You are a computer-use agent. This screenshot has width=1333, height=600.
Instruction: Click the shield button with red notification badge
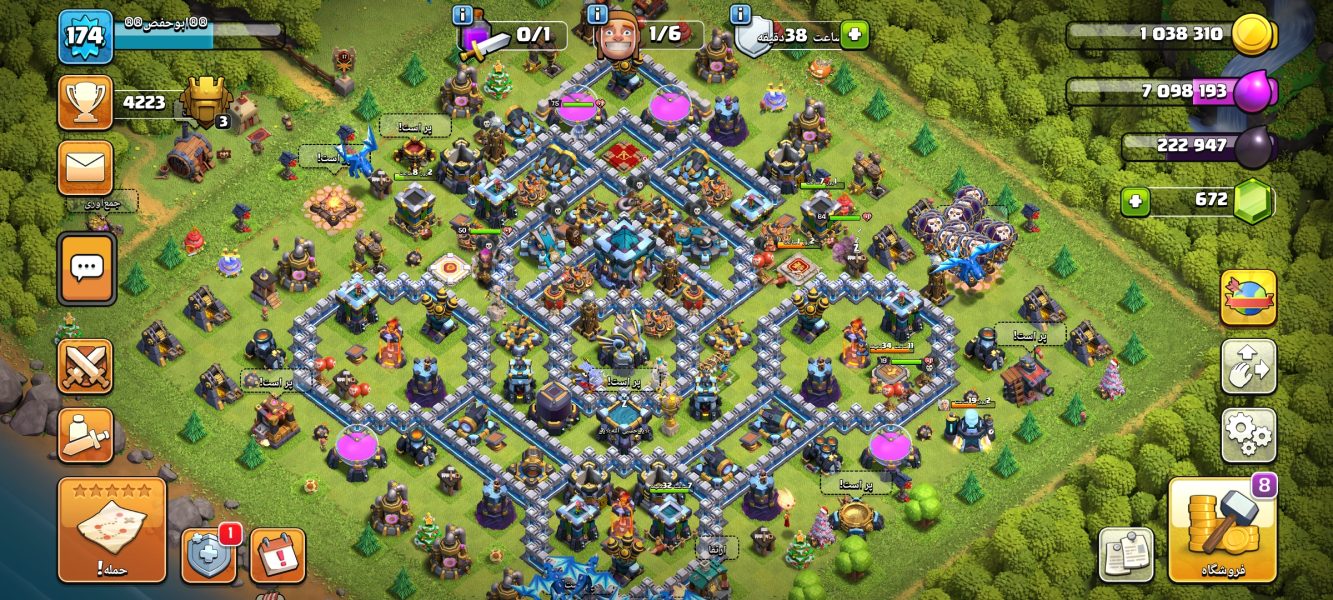[209, 556]
